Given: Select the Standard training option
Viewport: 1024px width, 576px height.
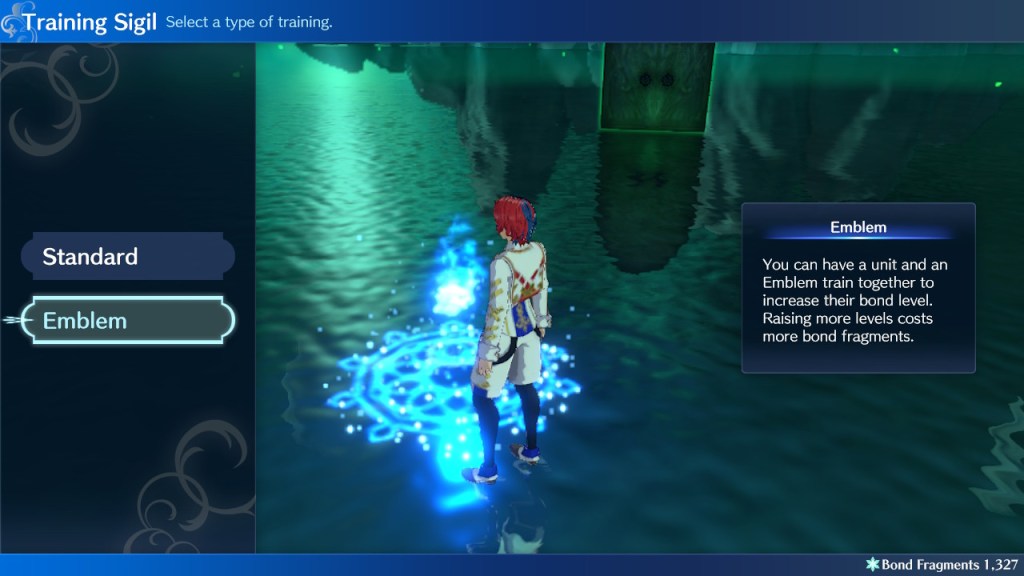Looking at the screenshot, I should (128, 257).
